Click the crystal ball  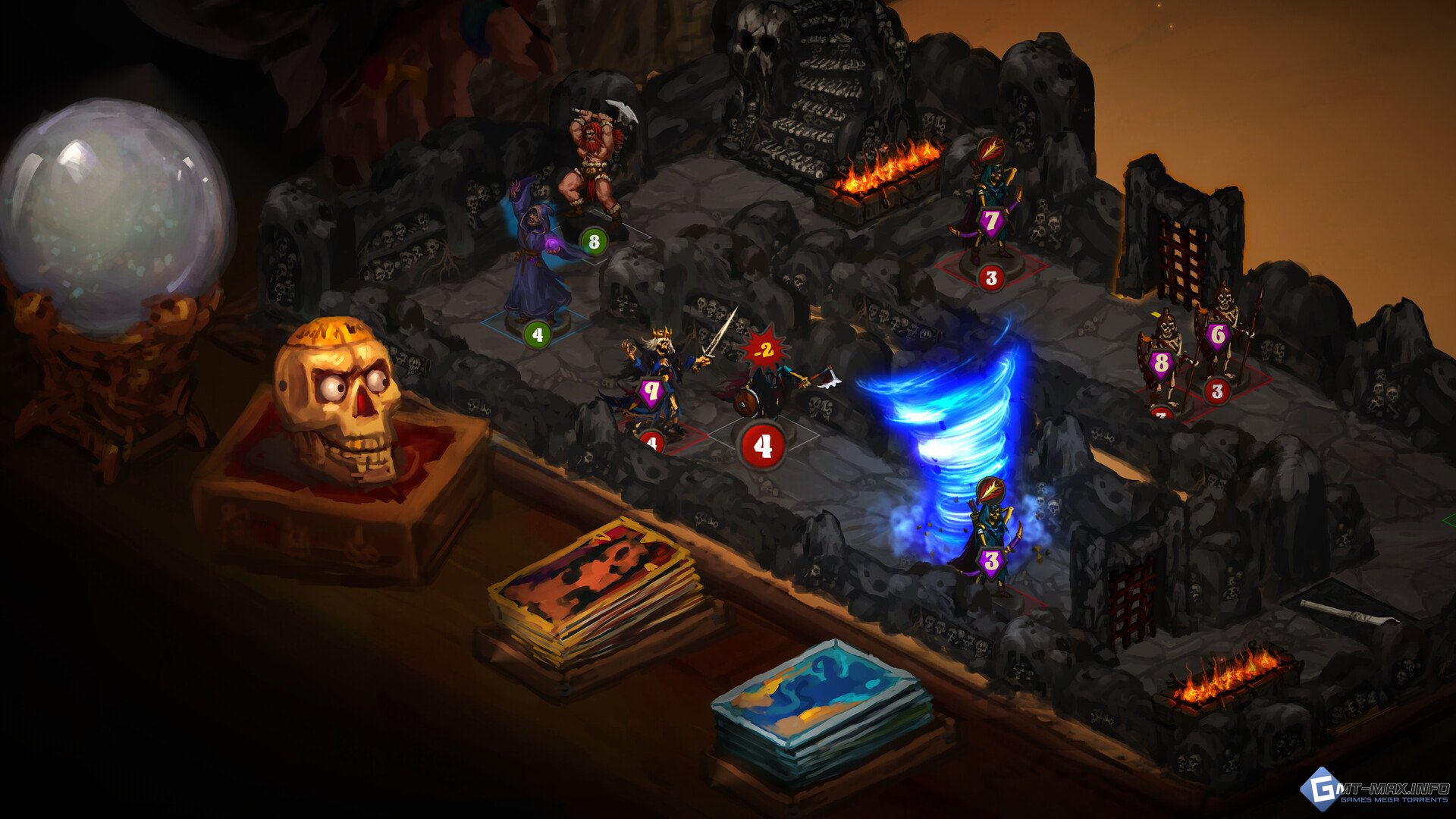pyautogui.click(x=114, y=216)
